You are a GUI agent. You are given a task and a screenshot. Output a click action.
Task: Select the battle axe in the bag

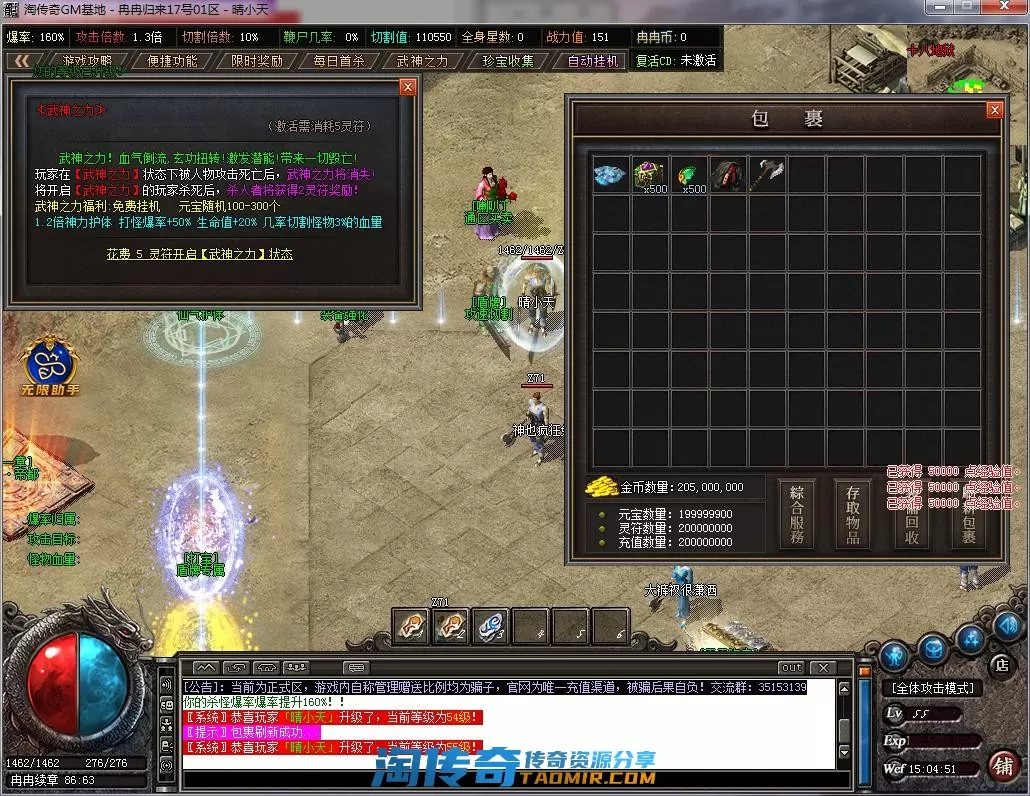[768, 175]
